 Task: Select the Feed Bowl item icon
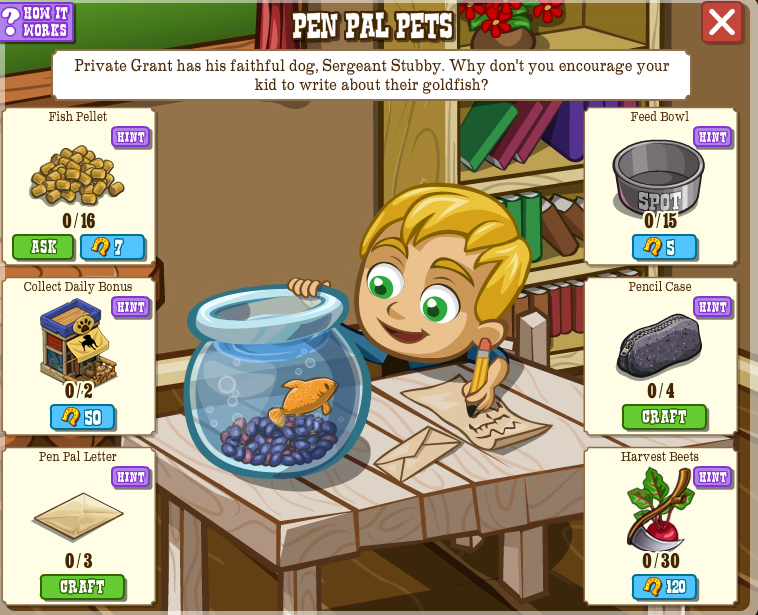(658, 177)
